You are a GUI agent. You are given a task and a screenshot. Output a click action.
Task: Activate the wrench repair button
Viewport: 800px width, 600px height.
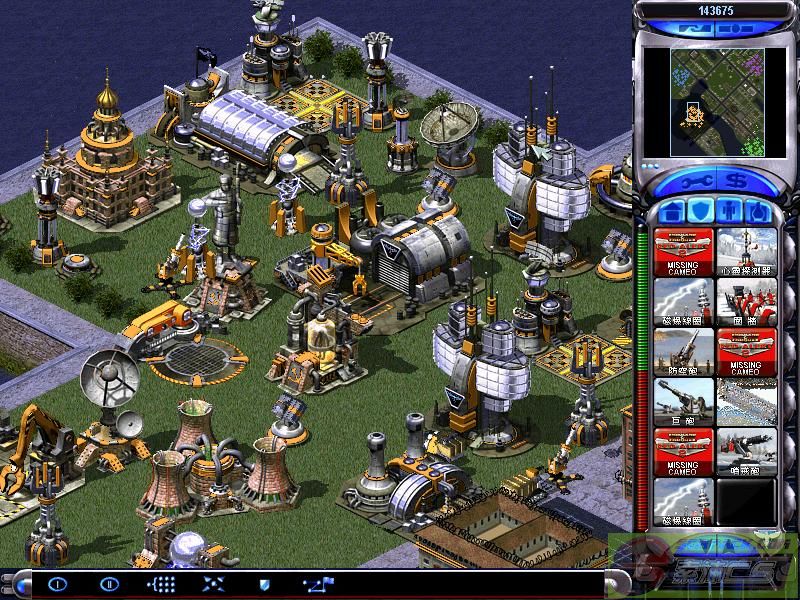[696, 183]
